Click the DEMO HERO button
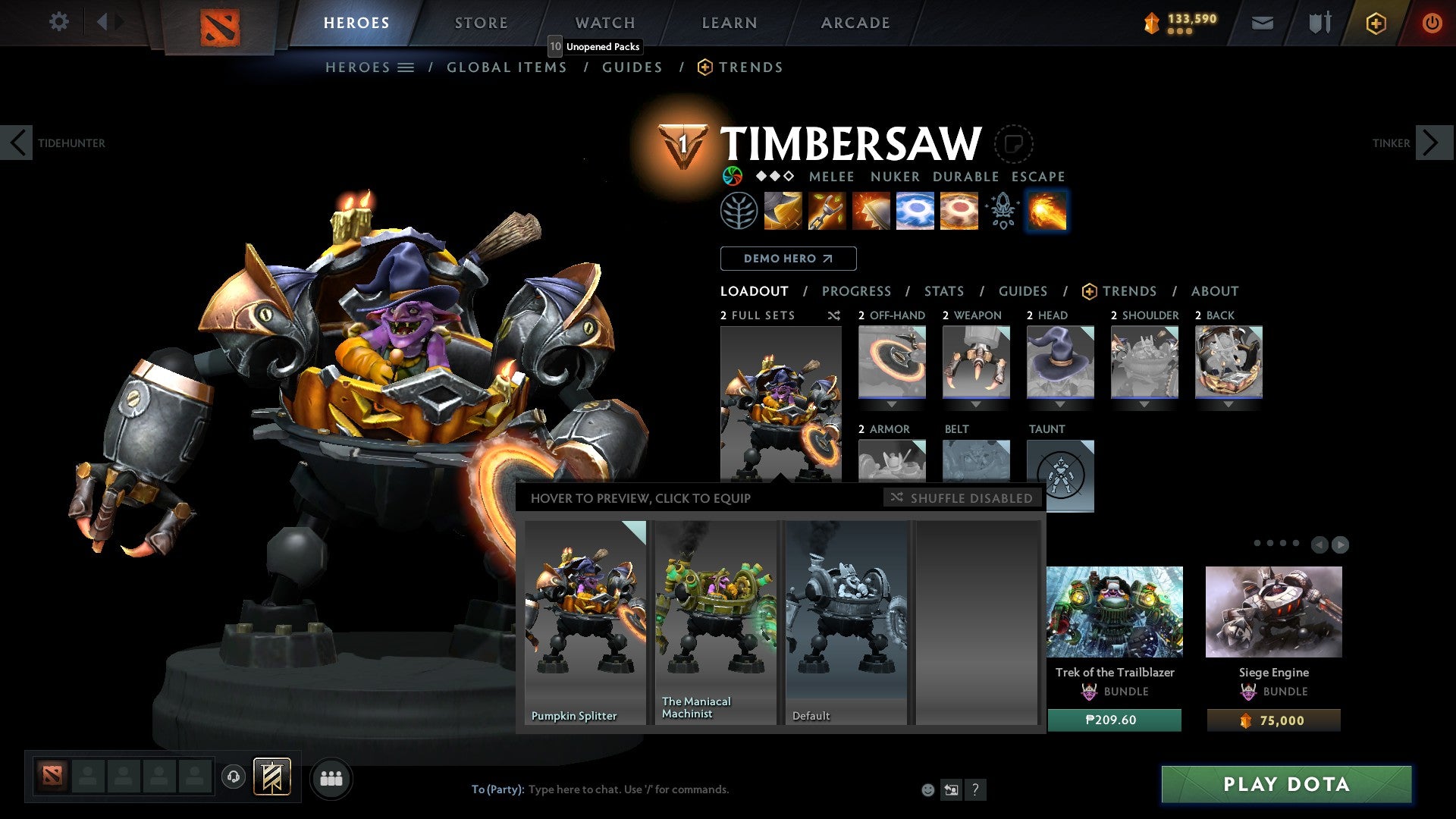Image resolution: width=1456 pixels, height=819 pixels. [x=787, y=259]
